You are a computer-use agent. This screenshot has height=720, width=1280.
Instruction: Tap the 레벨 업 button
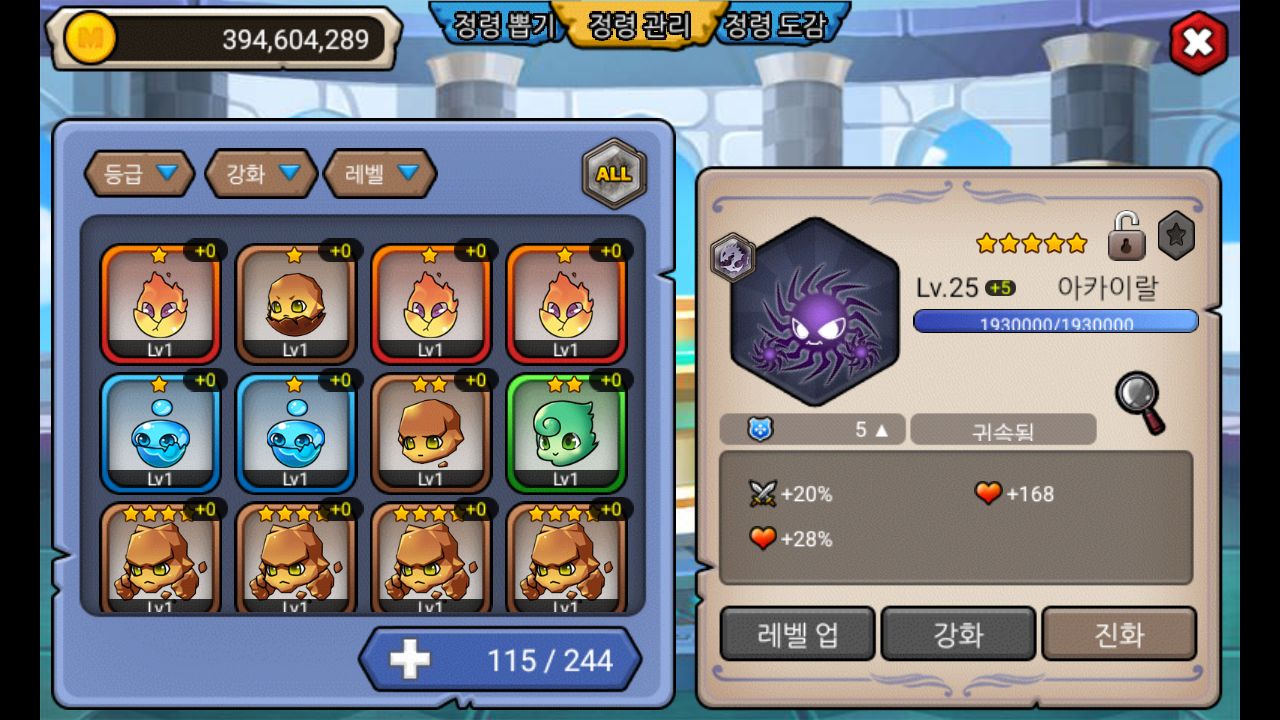pos(797,634)
